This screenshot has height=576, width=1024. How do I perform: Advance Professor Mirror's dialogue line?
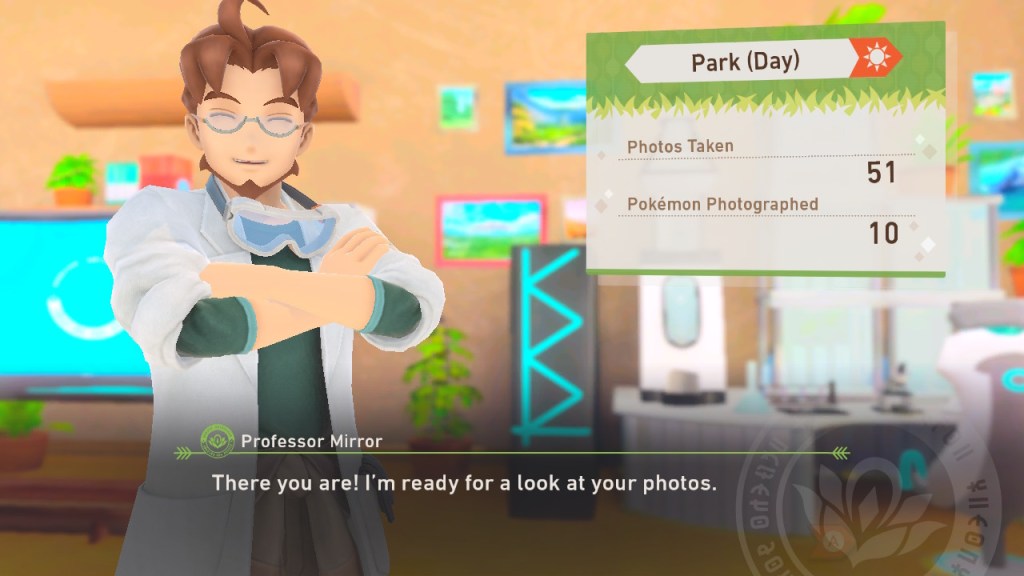coord(464,483)
